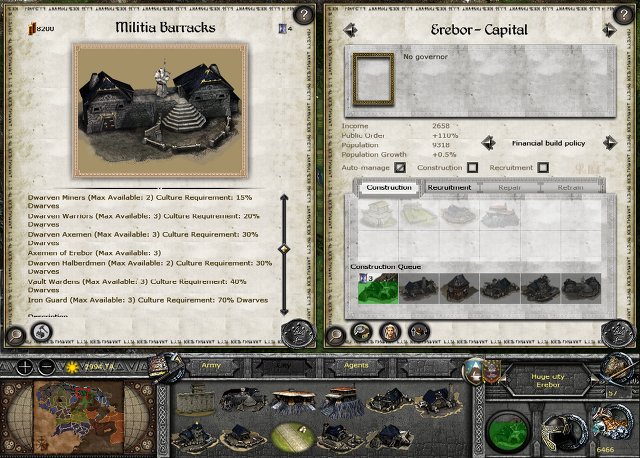The width and height of the screenshot is (640, 458).
Task: Go to the next settlement with right arrow
Action: coord(607,31)
